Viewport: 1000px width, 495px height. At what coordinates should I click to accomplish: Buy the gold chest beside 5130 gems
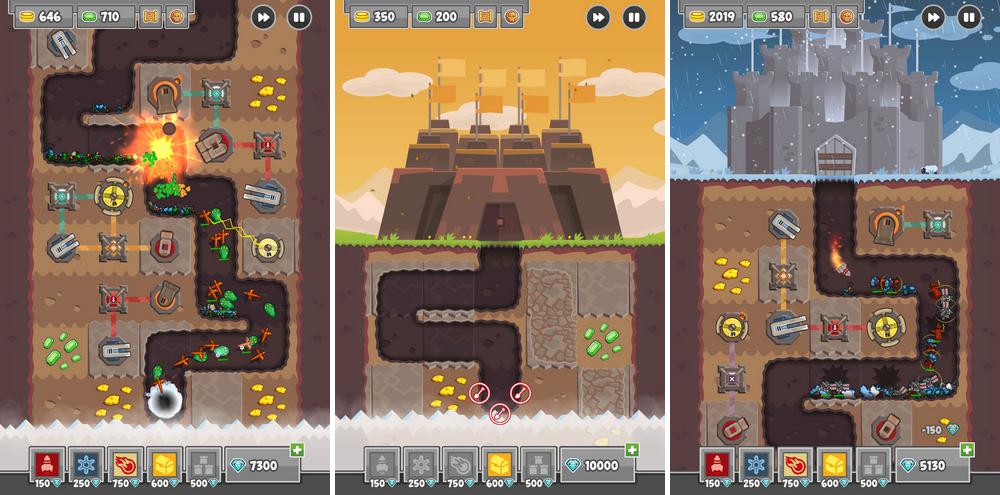coord(834,464)
